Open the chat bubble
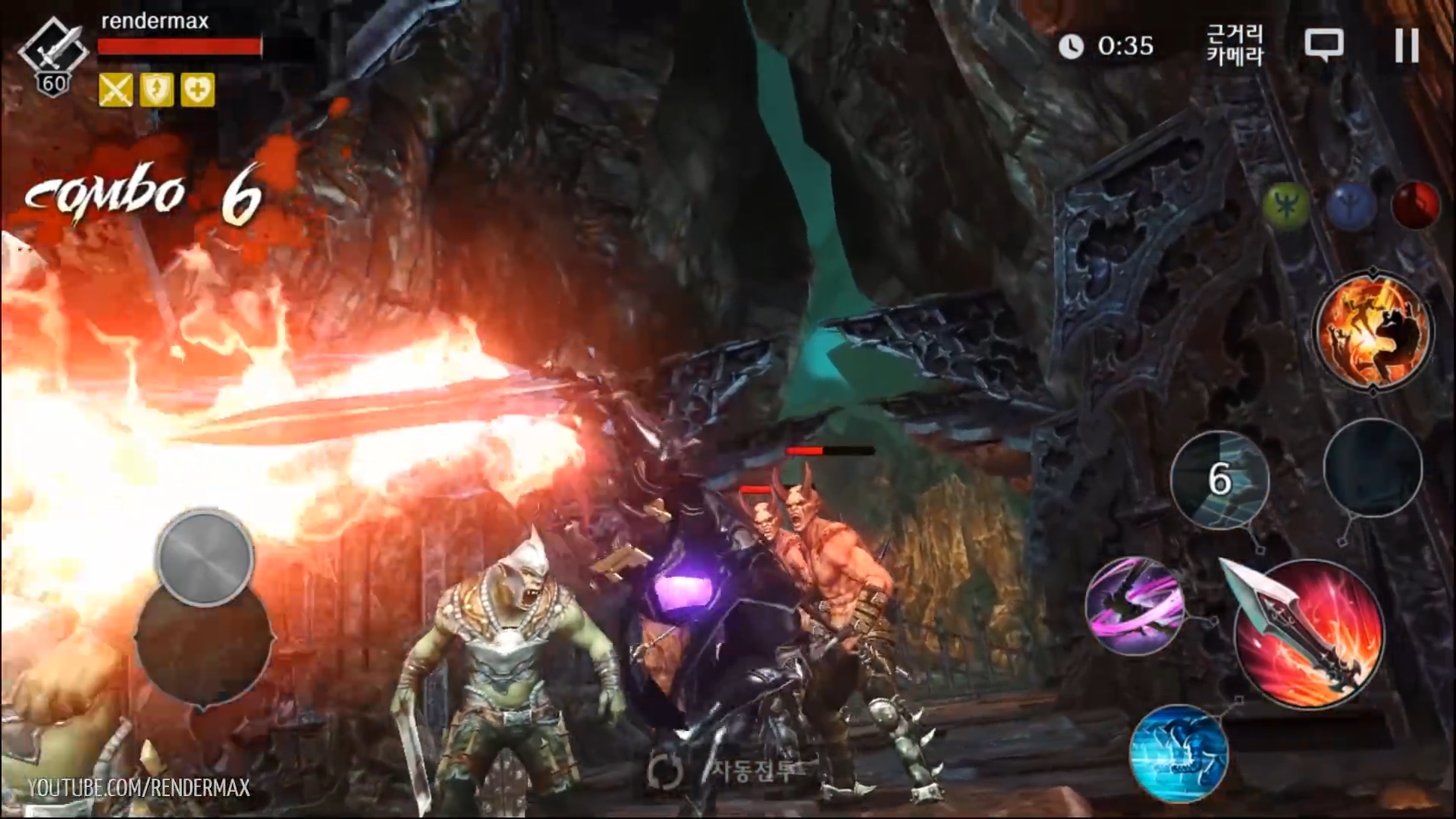Screen dimensions: 1456x819 1323,45
